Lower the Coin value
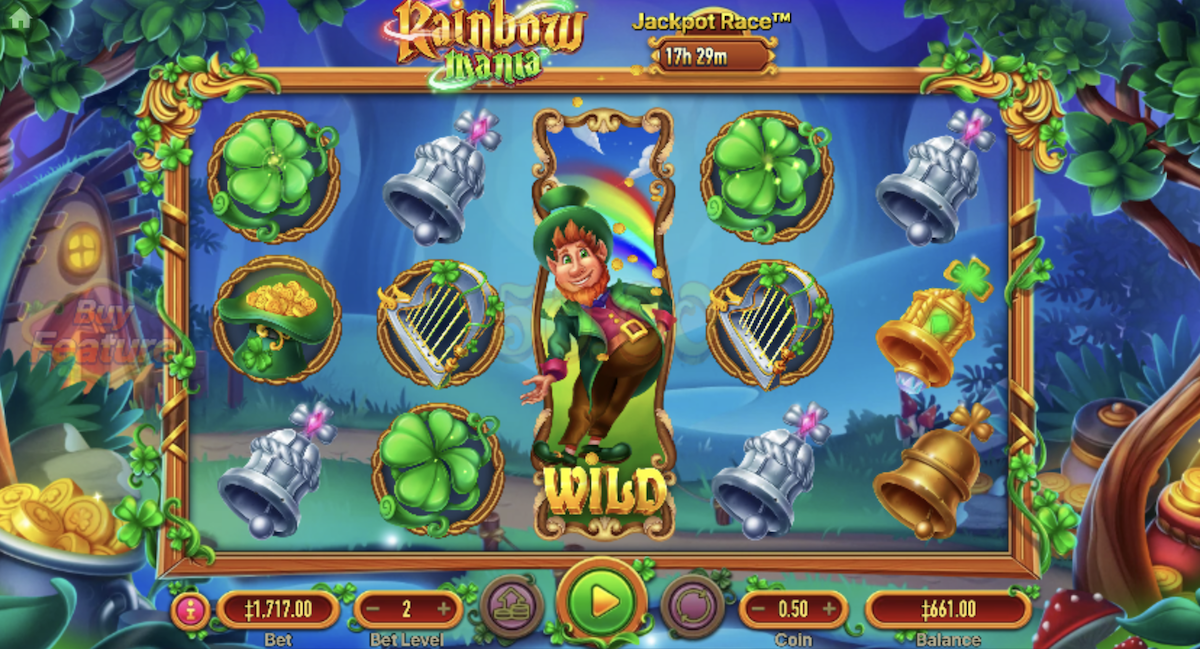1200x649 pixels. (759, 609)
